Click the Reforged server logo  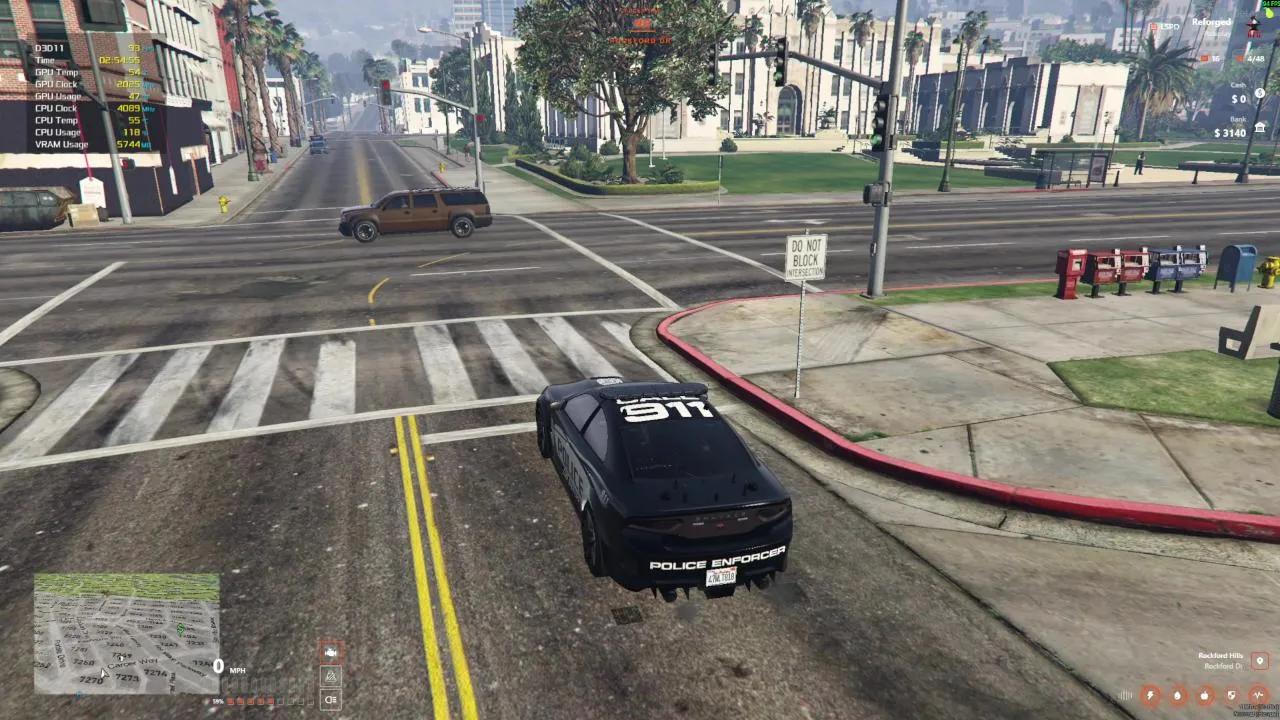tap(1212, 22)
